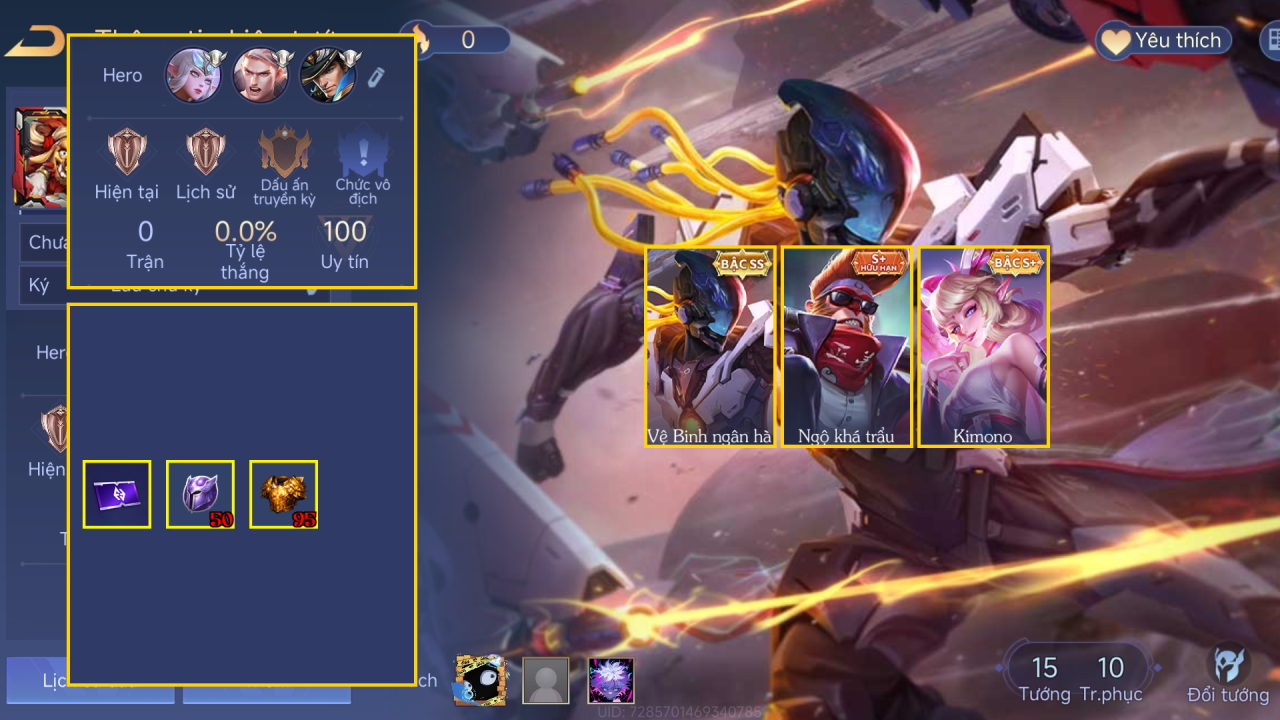
Task: Open the purple-haired character avatar
Action: 610,680
